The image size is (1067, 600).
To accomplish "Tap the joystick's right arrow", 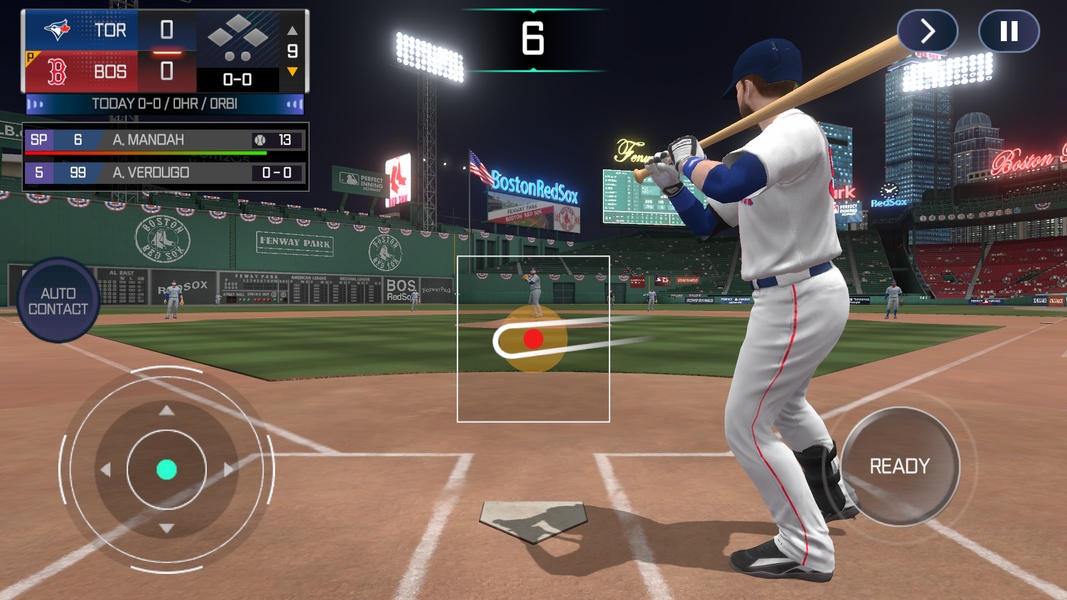I will (228, 470).
